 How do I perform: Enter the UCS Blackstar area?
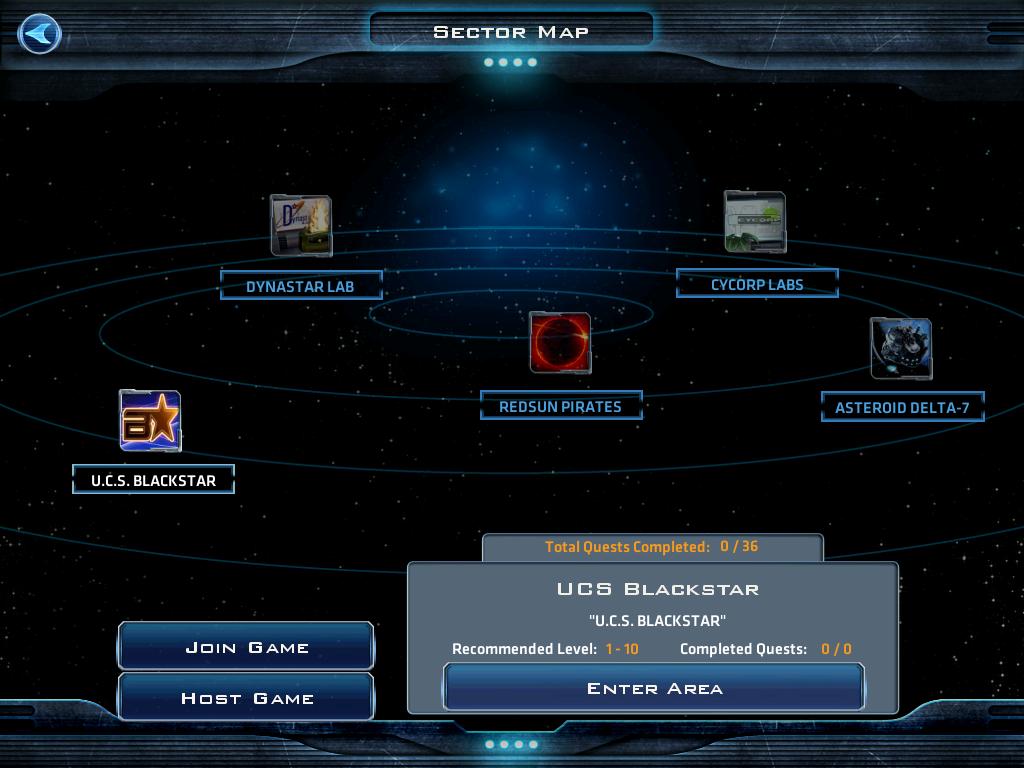point(654,688)
